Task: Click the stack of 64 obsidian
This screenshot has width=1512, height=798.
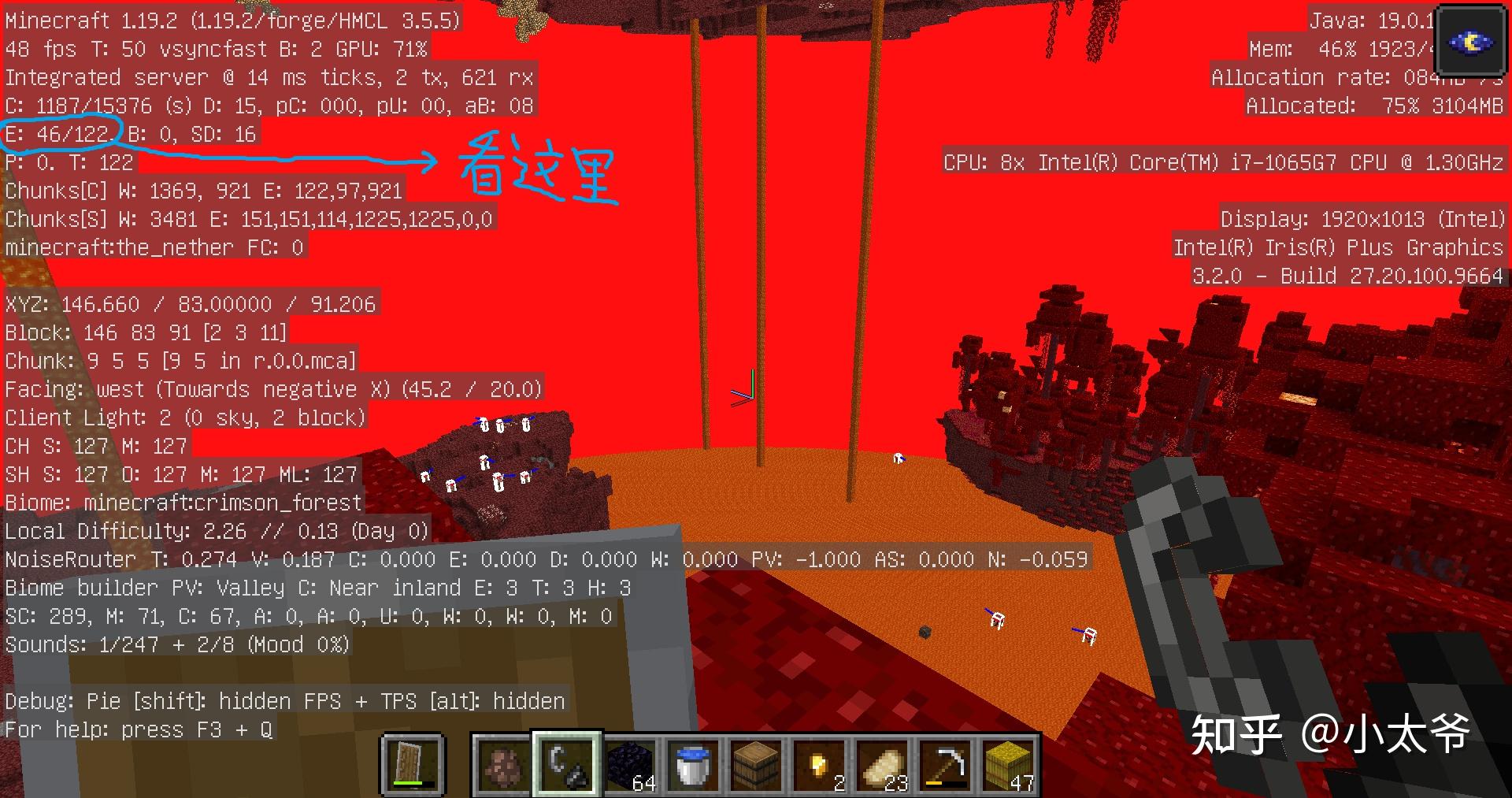Action: click(630, 763)
